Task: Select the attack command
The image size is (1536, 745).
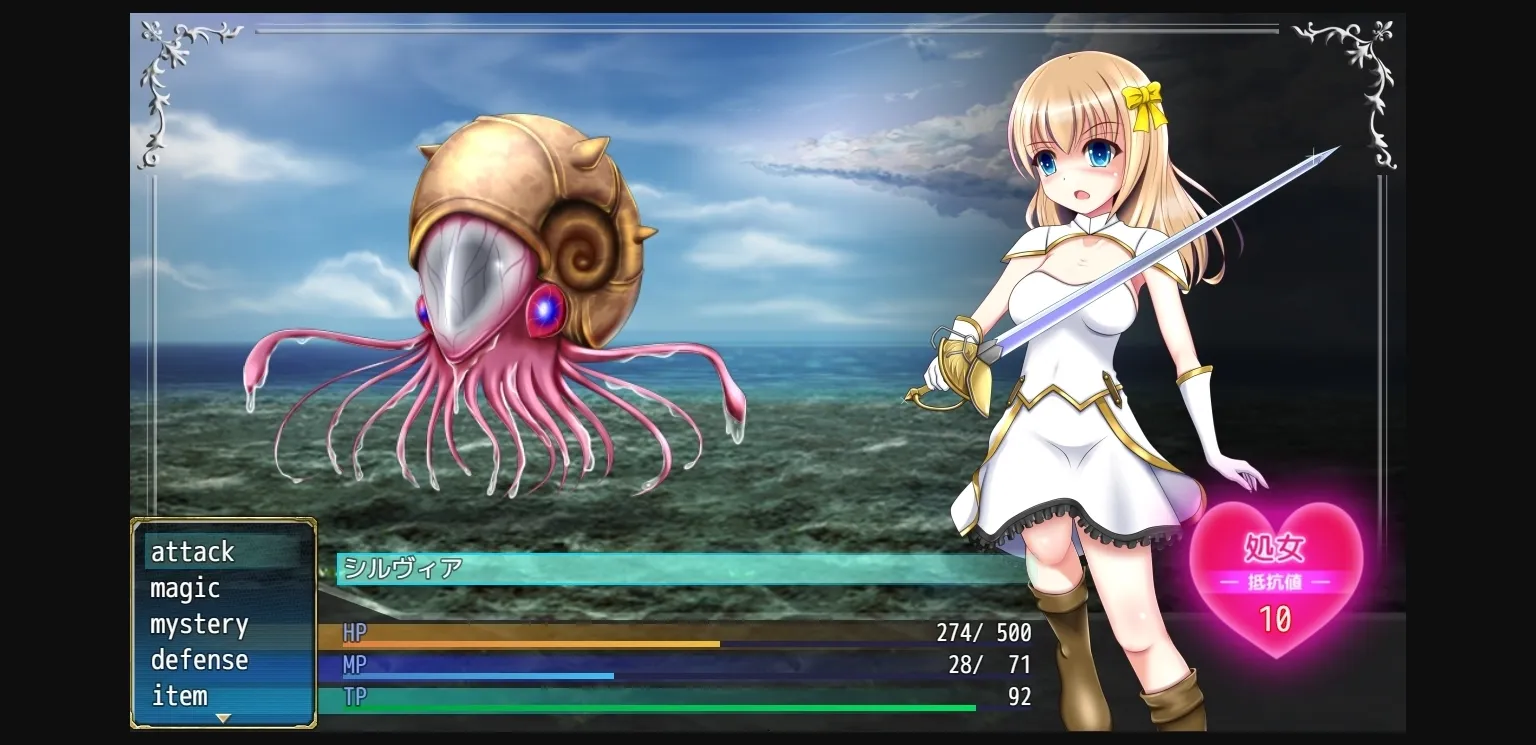Action: pyautogui.click(x=191, y=552)
